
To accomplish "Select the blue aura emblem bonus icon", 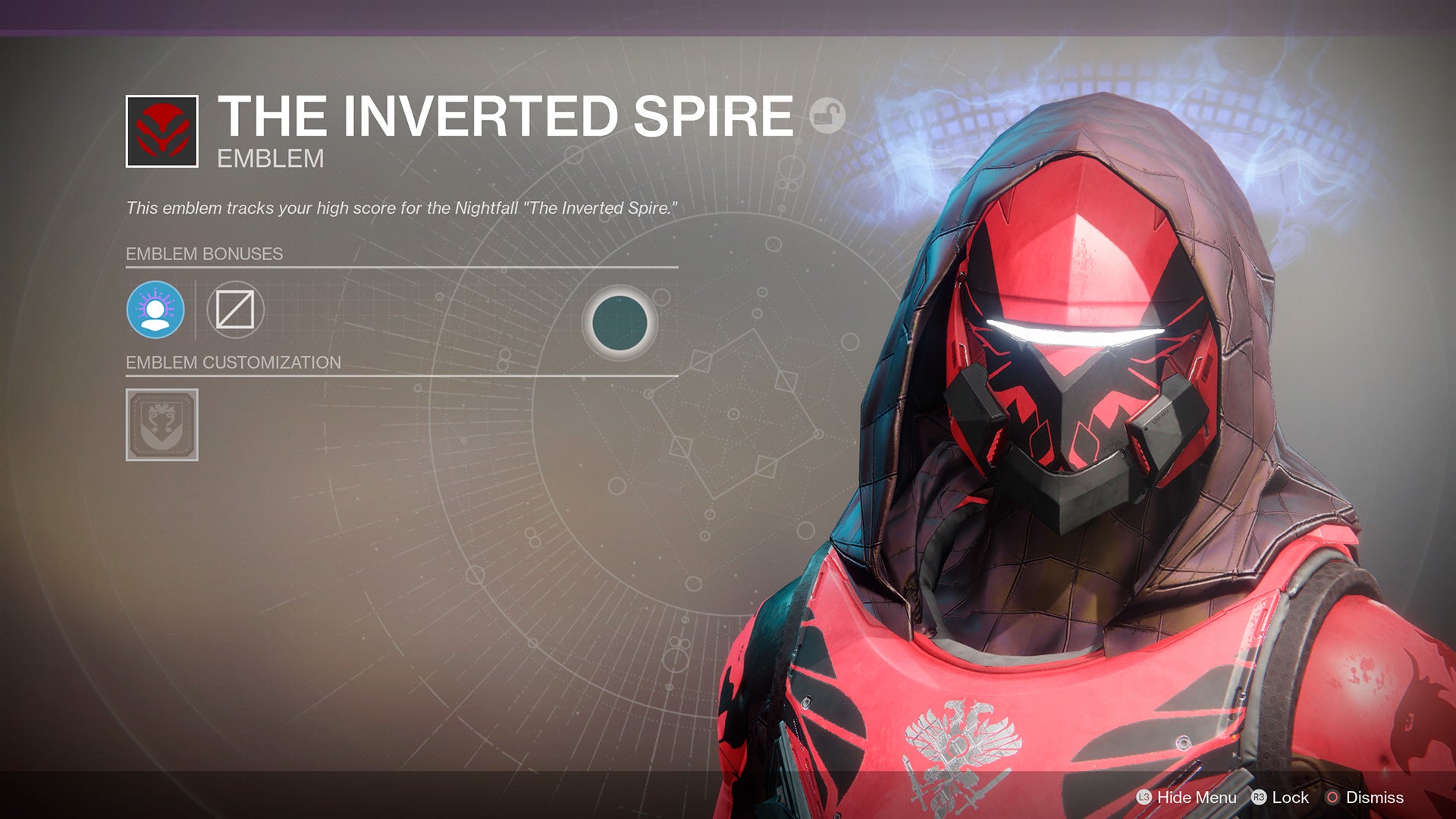I will tap(157, 309).
